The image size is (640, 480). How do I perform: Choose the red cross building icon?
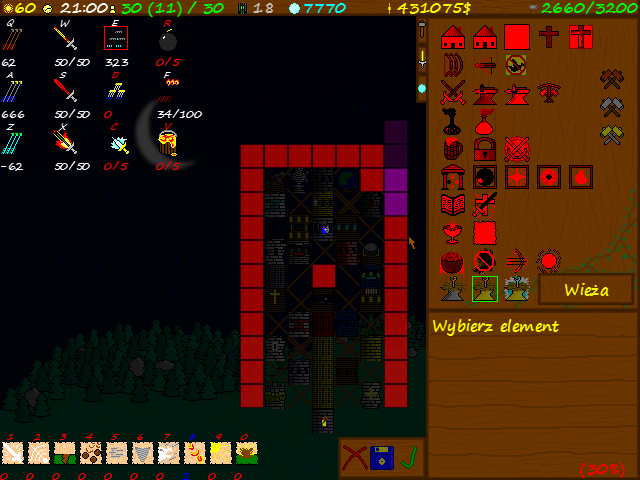(x=548, y=38)
